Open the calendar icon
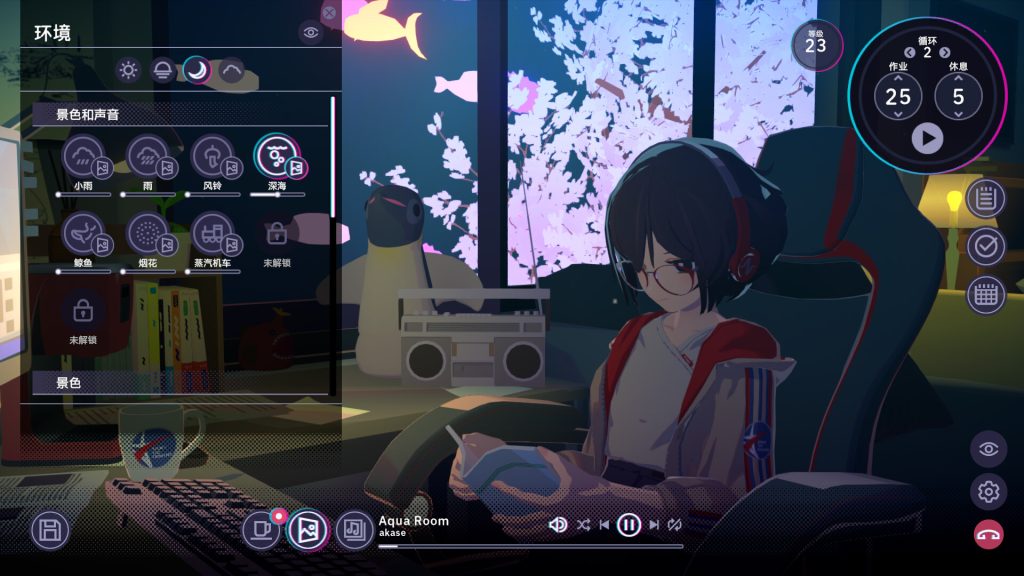This screenshot has width=1024, height=576. 985,294
